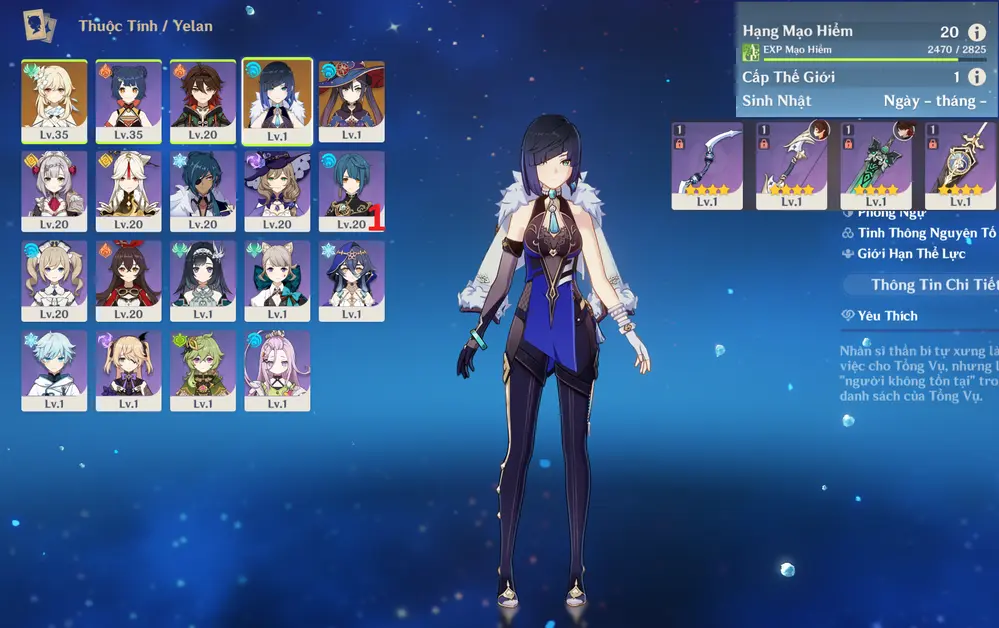Select Yelan's highlighted portrait
Image resolution: width=999 pixels, height=628 pixels.
277,99
